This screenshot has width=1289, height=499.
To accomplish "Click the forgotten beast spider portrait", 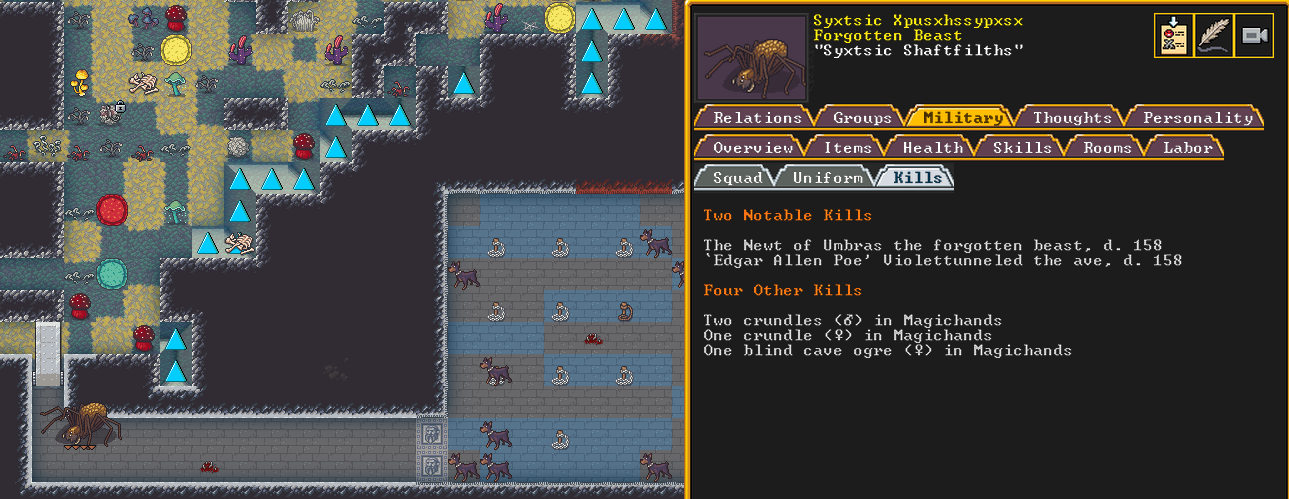I will pyautogui.click(x=751, y=57).
